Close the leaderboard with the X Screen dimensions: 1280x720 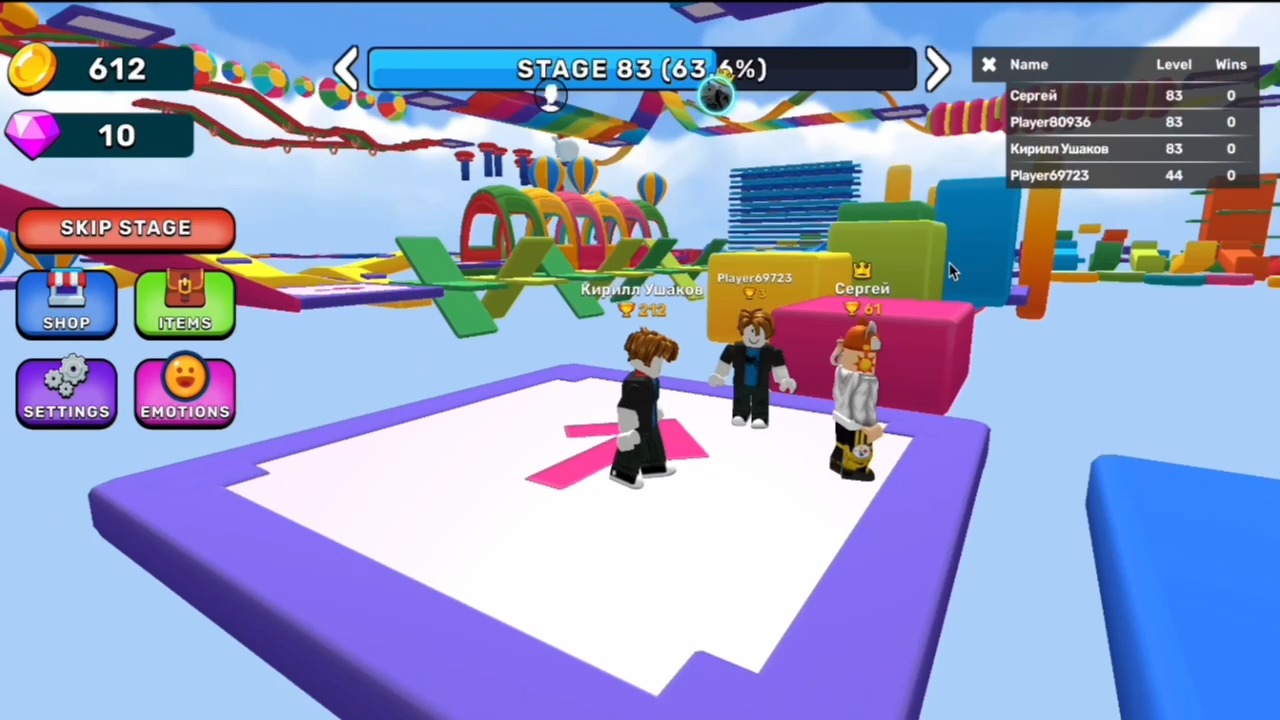pos(988,64)
